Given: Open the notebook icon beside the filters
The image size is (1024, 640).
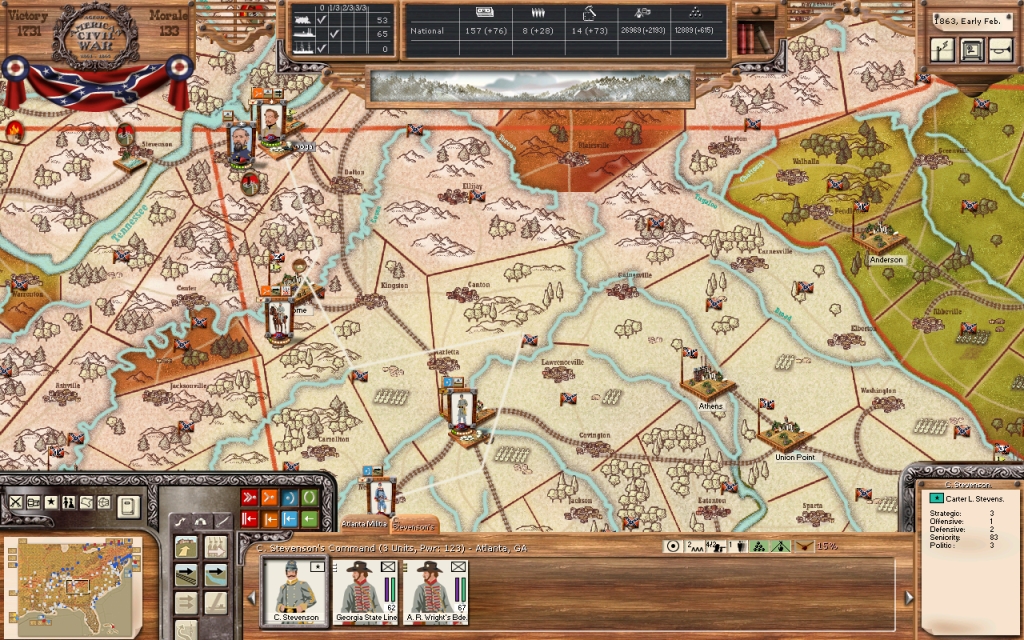Looking at the screenshot, I should click(127, 506).
